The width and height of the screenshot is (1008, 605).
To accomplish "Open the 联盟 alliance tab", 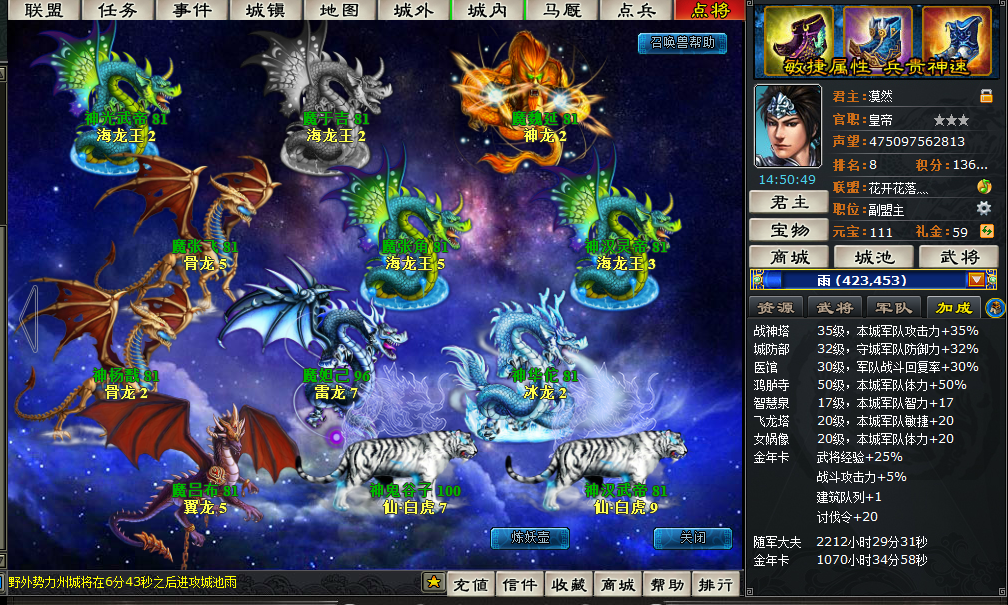I will pyautogui.click(x=43, y=10).
